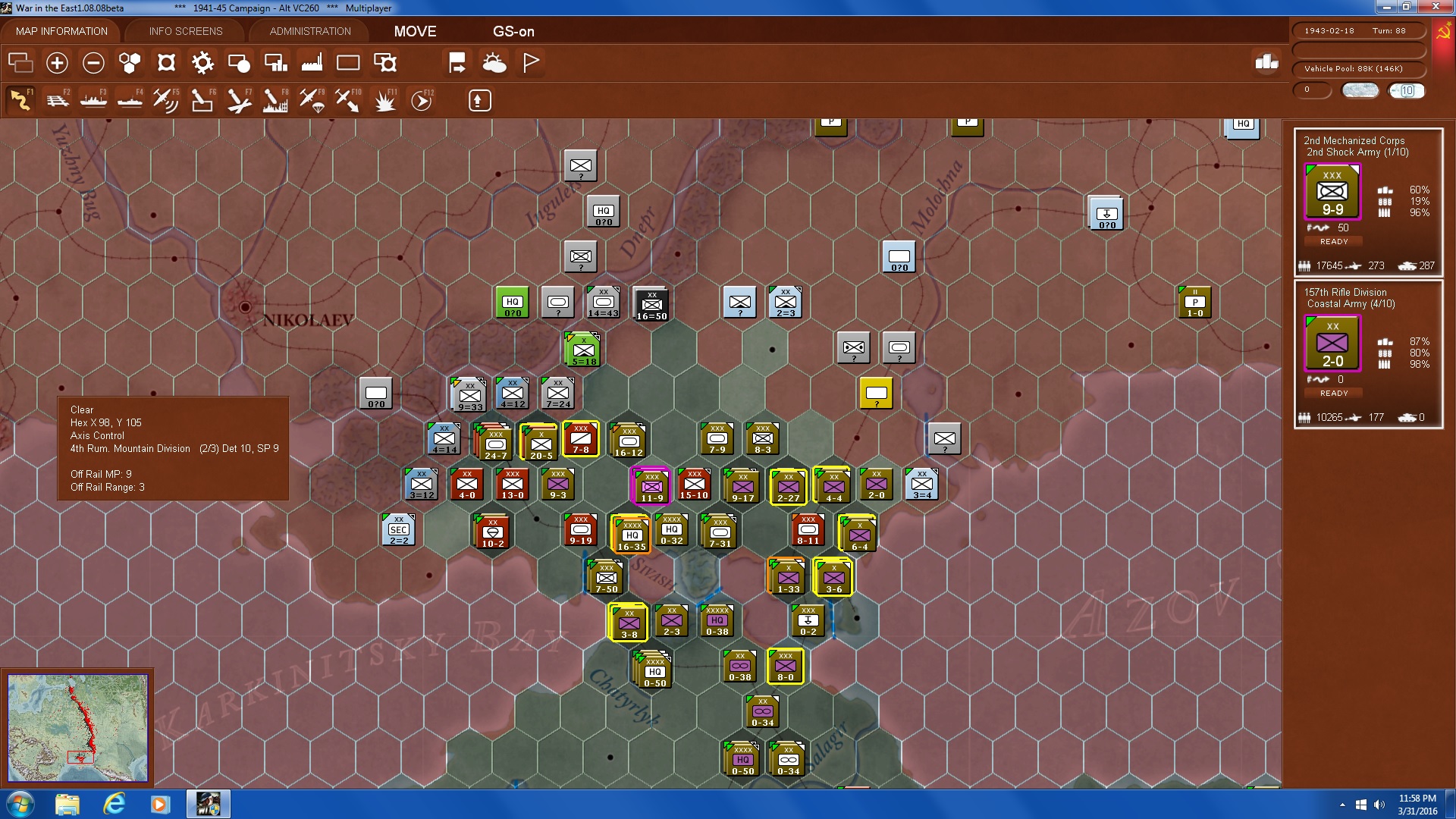Zoom out using the magnifier minus icon
This screenshot has height=819, width=1456.
click(93, 63)
